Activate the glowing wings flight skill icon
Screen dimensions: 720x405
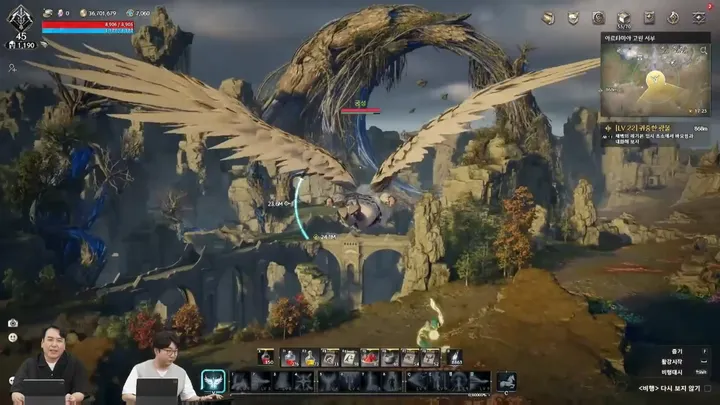[212, 381]
